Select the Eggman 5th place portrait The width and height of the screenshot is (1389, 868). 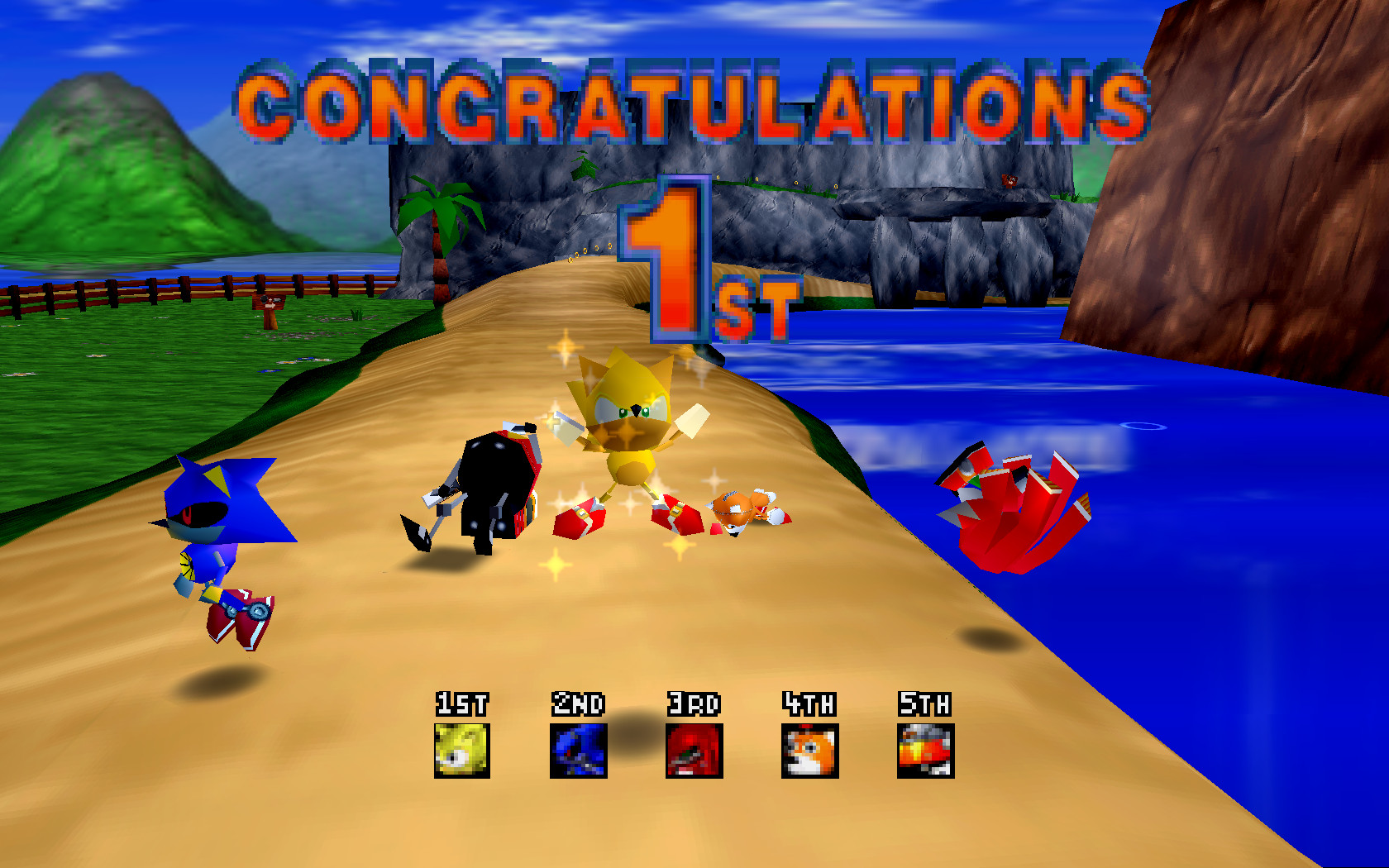(x=925, y=751)
